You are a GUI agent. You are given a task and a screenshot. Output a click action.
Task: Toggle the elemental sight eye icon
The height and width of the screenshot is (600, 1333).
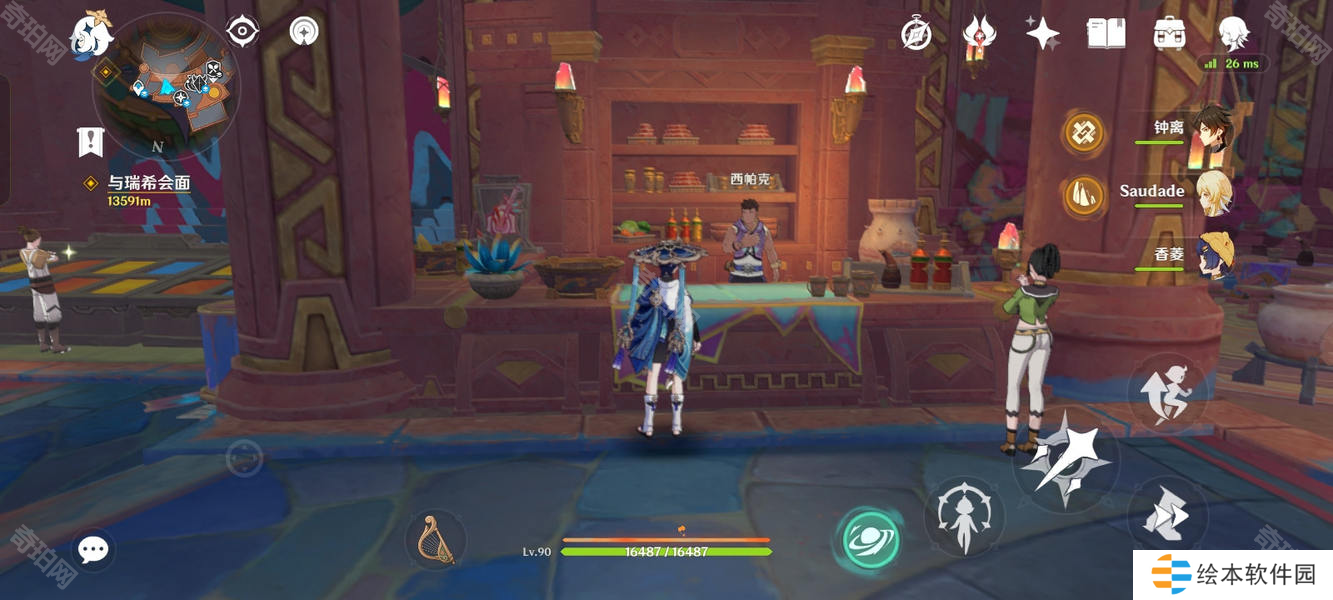243,32
